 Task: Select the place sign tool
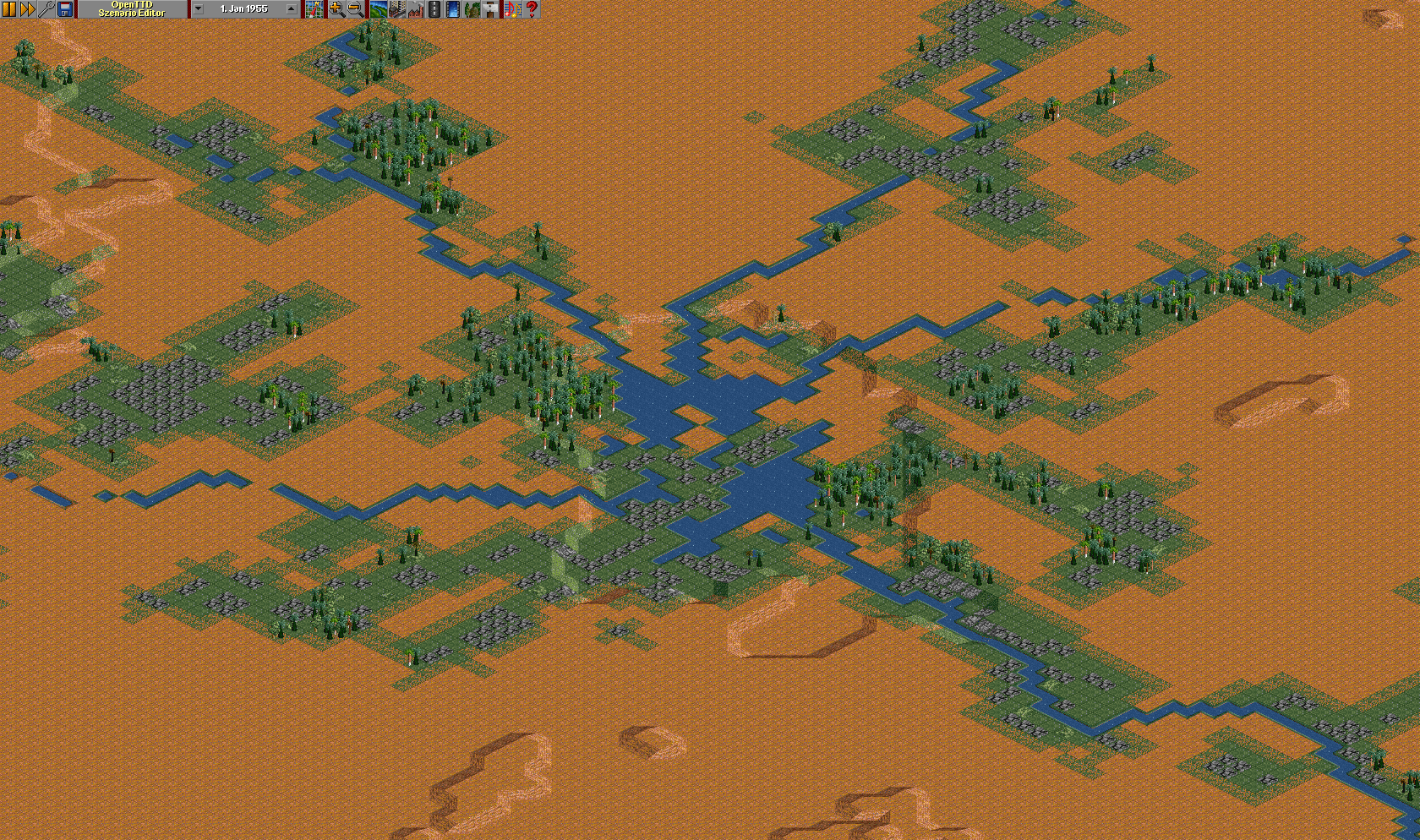[489, 9]
